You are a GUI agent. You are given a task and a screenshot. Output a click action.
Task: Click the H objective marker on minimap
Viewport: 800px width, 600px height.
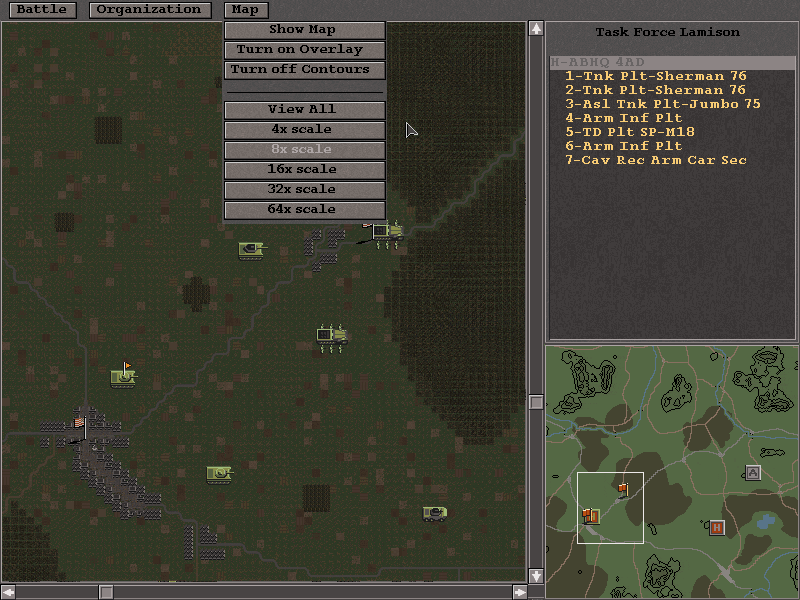coord(716,528)
